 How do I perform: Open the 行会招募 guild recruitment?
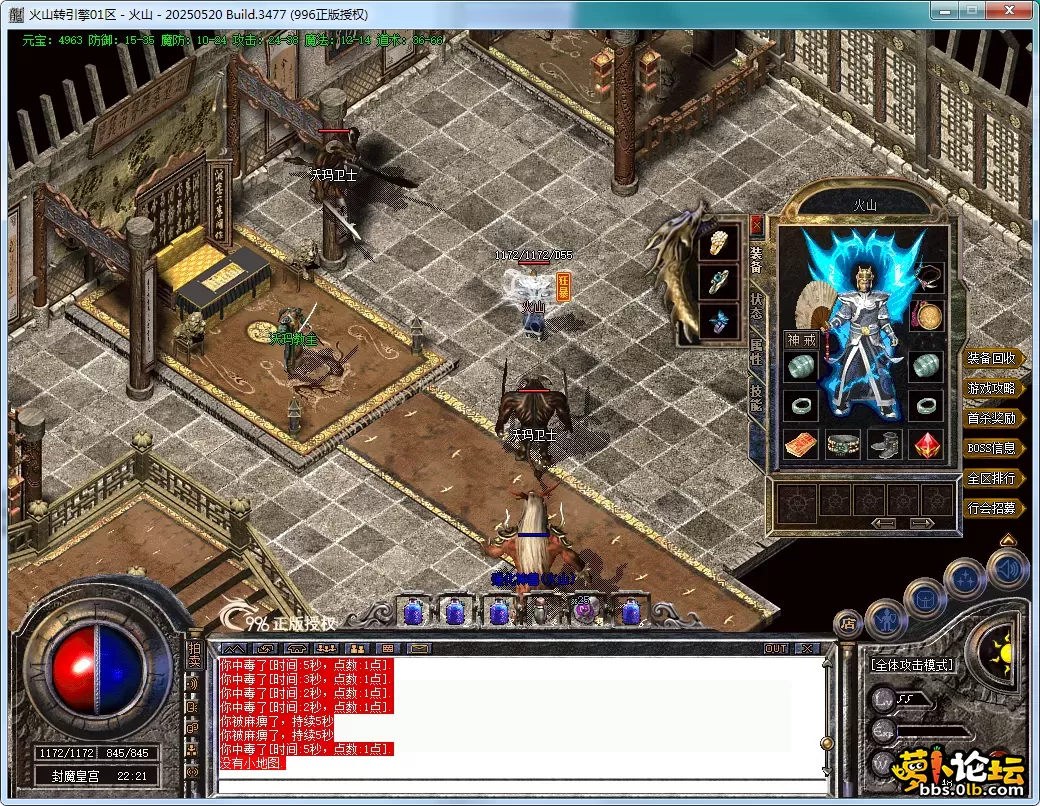[993, 508]
